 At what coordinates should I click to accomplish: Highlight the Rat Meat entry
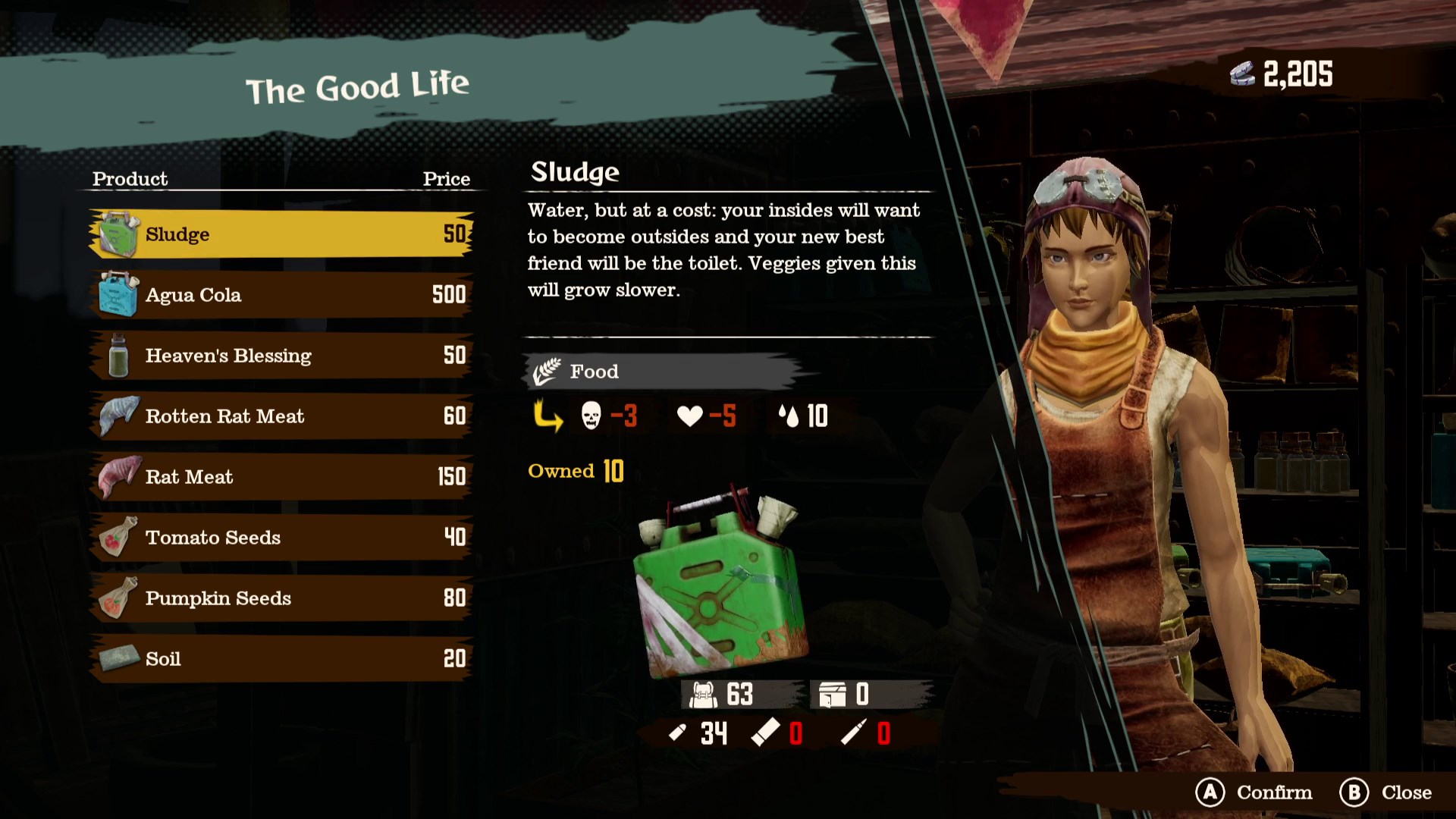(281, 477)
